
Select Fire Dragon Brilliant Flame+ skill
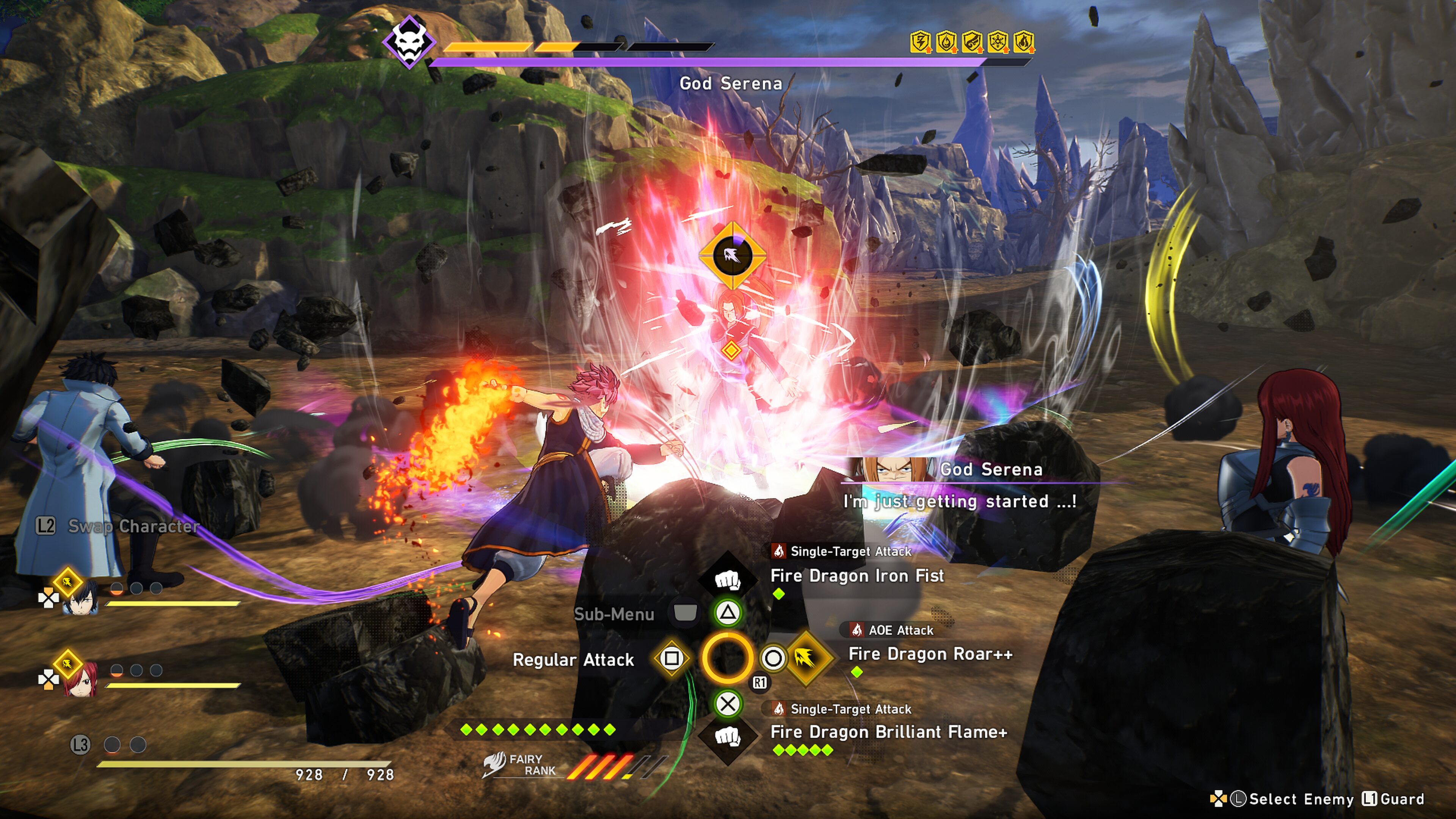[888, 732]
